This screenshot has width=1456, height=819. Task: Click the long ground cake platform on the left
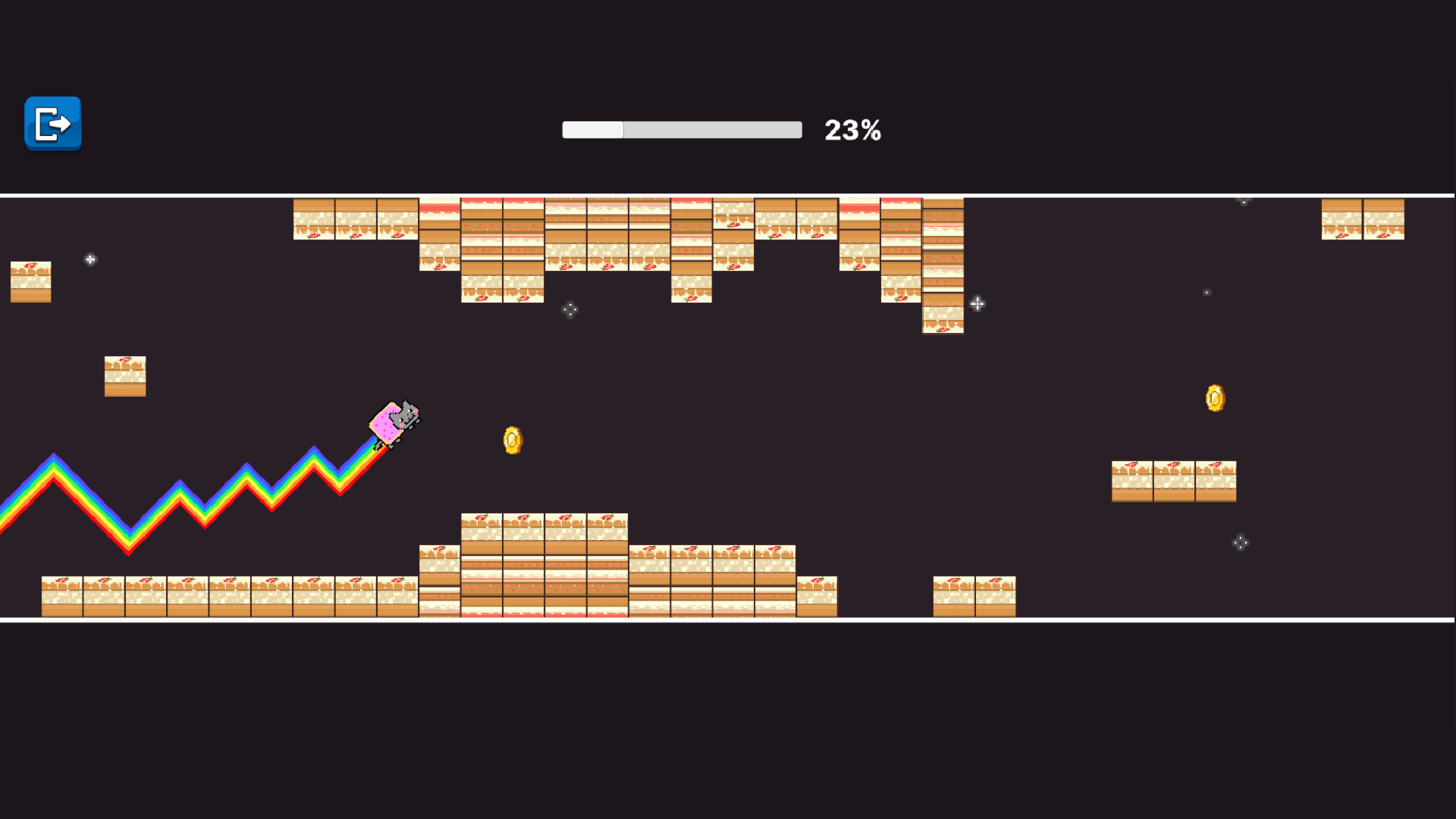227,595
